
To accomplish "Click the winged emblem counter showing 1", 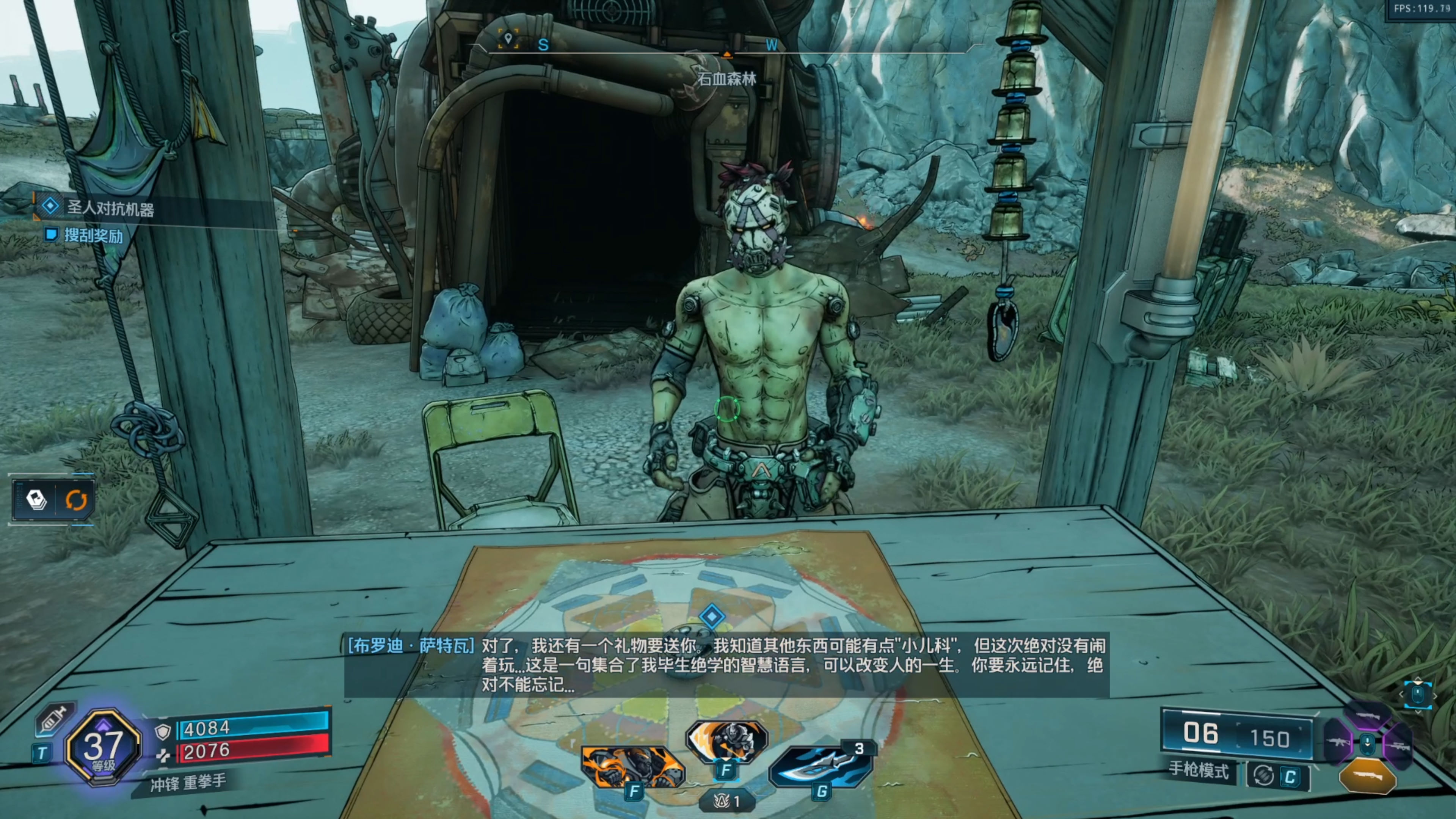I will click(727, 800).
